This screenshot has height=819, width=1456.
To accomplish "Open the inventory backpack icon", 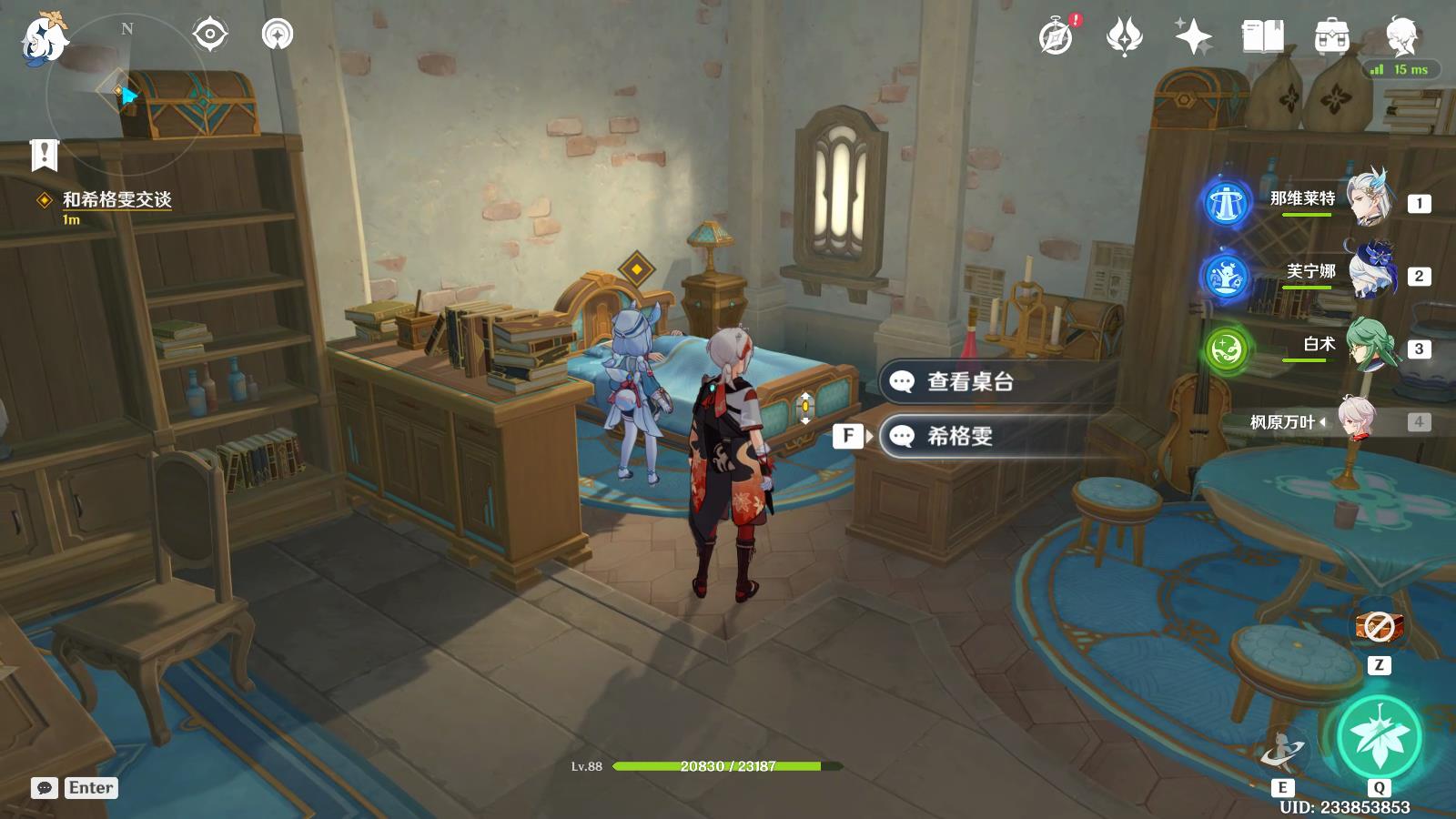I will 1331,37.
